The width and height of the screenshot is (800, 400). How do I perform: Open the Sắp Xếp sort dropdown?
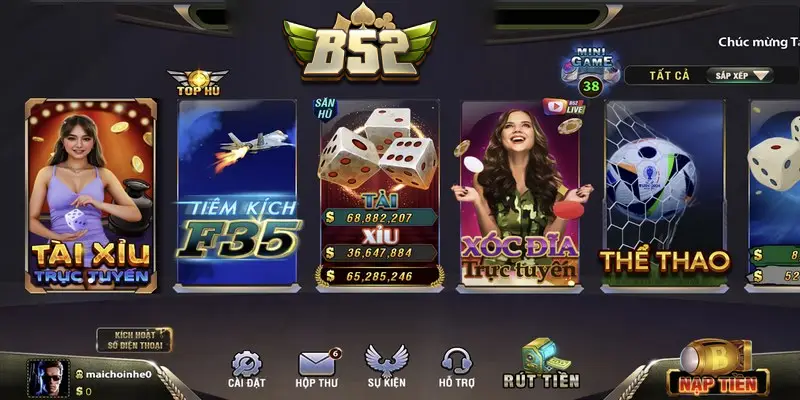[742, 75]
